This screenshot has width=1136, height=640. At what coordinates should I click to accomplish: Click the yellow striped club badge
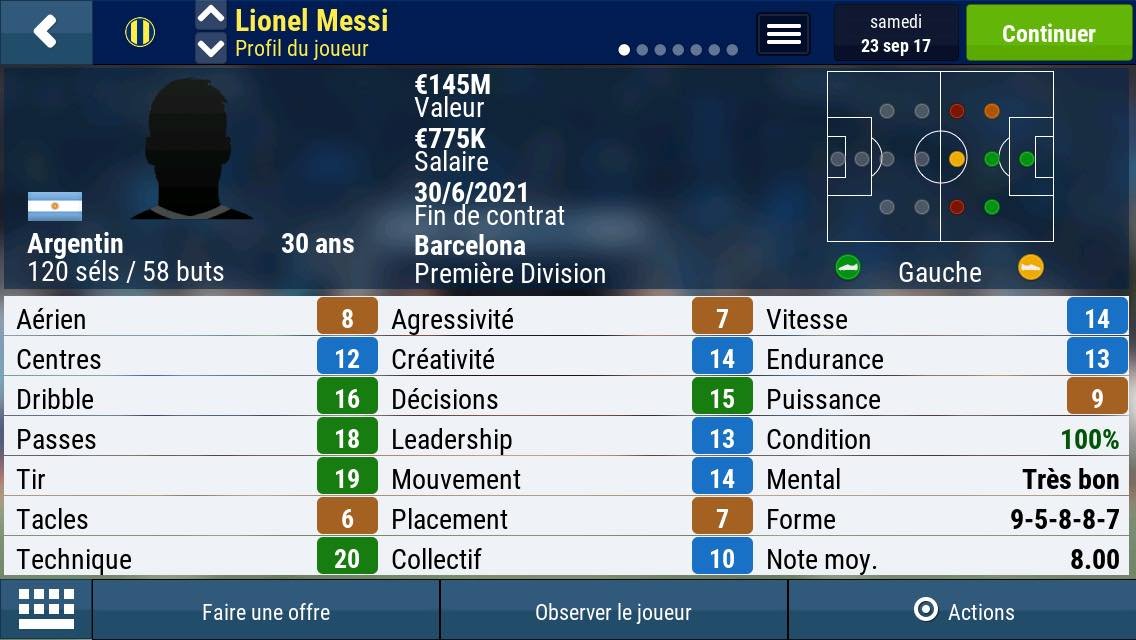pos(140,32)
